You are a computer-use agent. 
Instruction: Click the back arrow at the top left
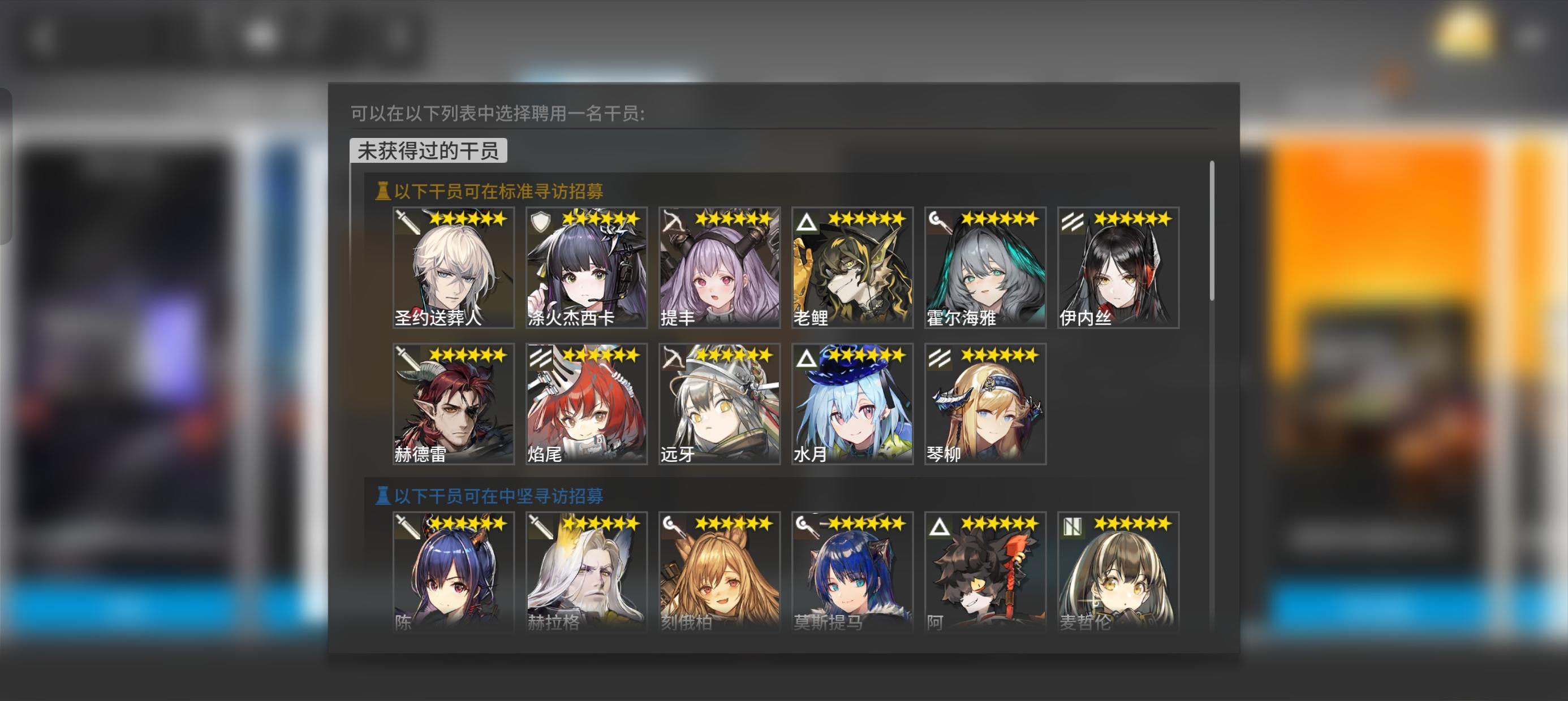(42, 37)
